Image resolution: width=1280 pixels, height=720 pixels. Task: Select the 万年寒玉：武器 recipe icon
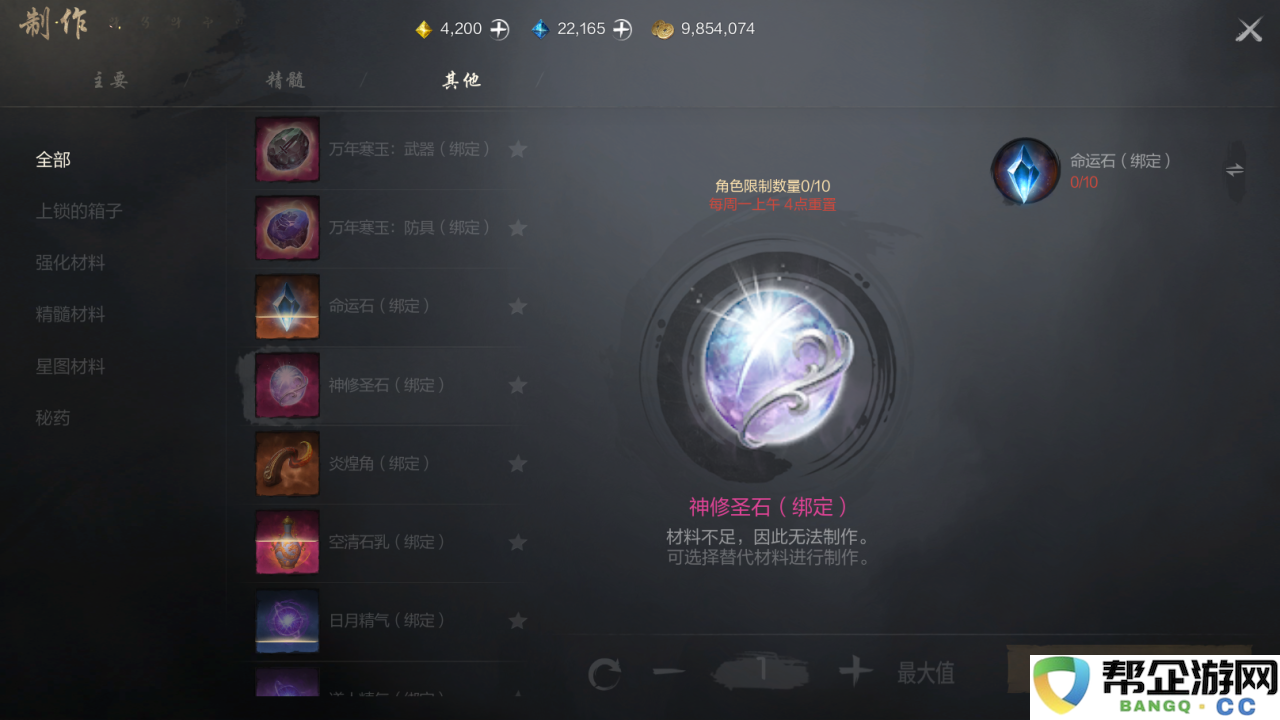(x=287, y=148)
